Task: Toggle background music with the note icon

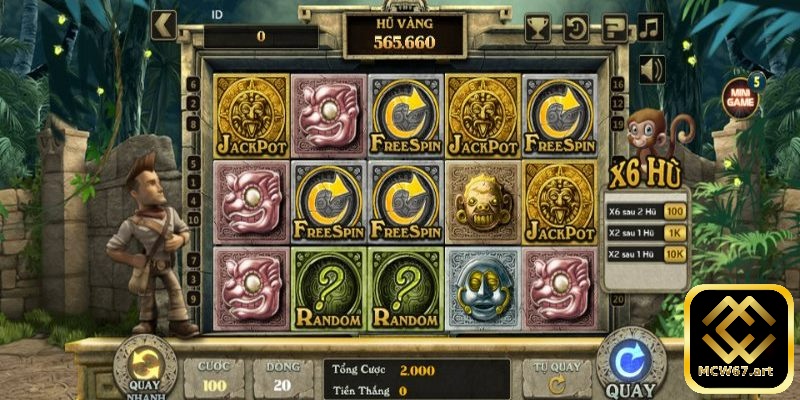Action: [x=652, y=25]
